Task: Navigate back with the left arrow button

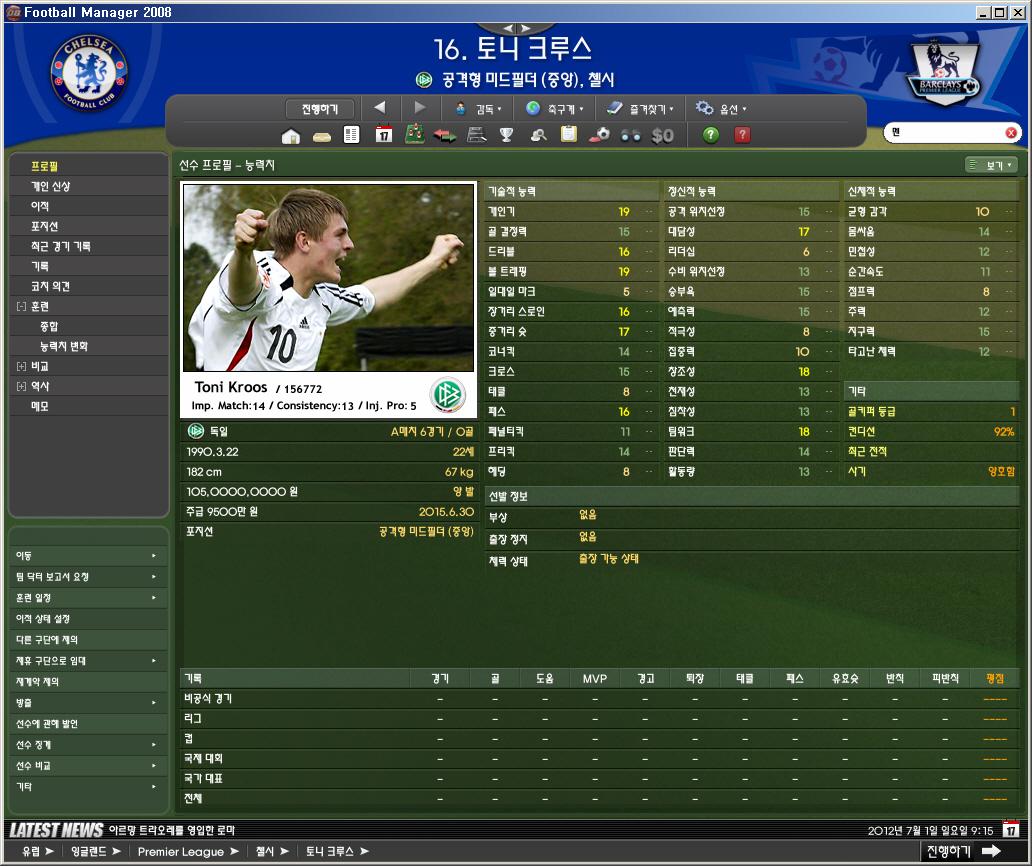Action: pyautogui.click(x=380, y=108)
